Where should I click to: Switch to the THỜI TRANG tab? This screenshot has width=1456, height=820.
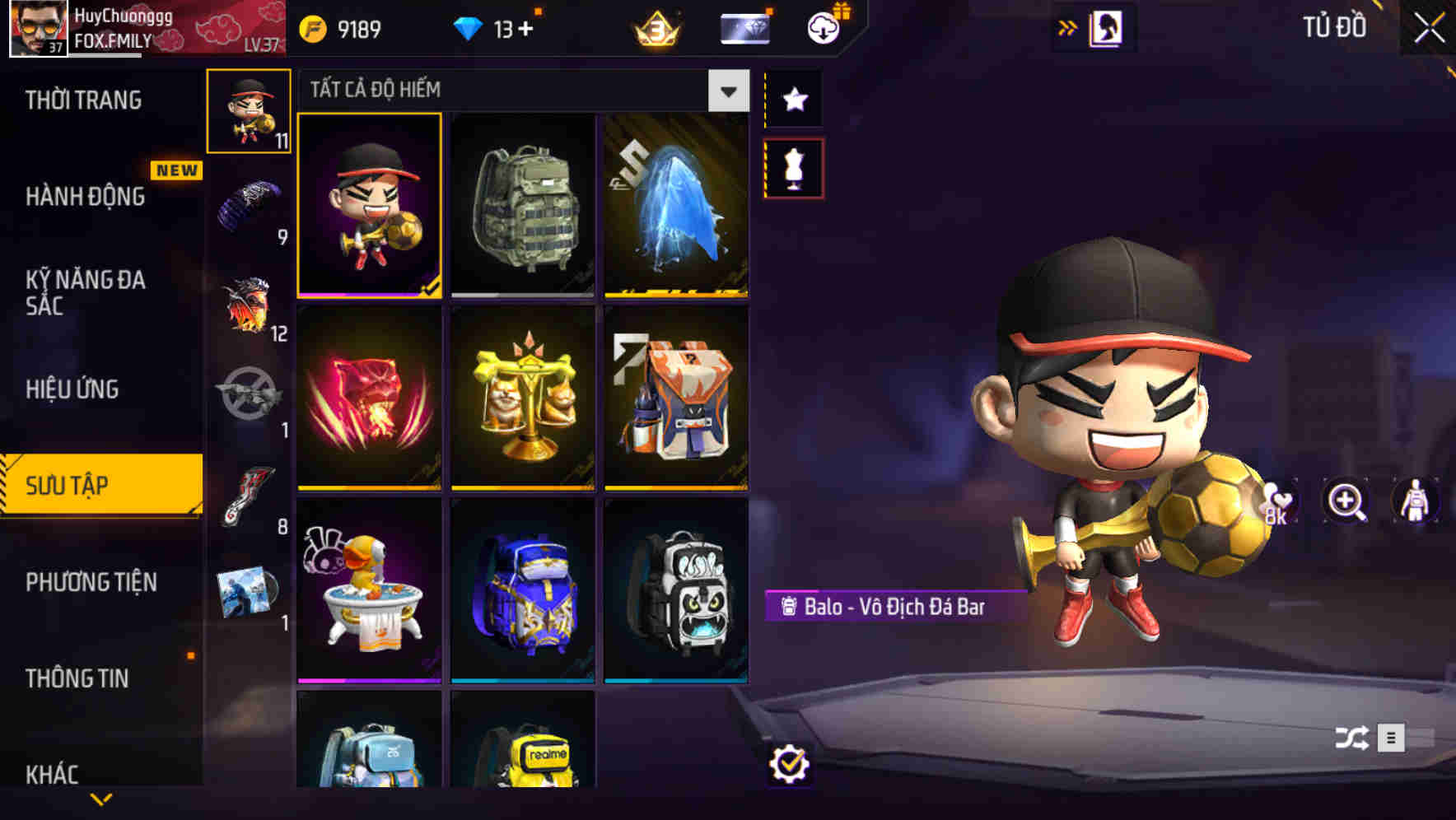[x=84, y=99]
